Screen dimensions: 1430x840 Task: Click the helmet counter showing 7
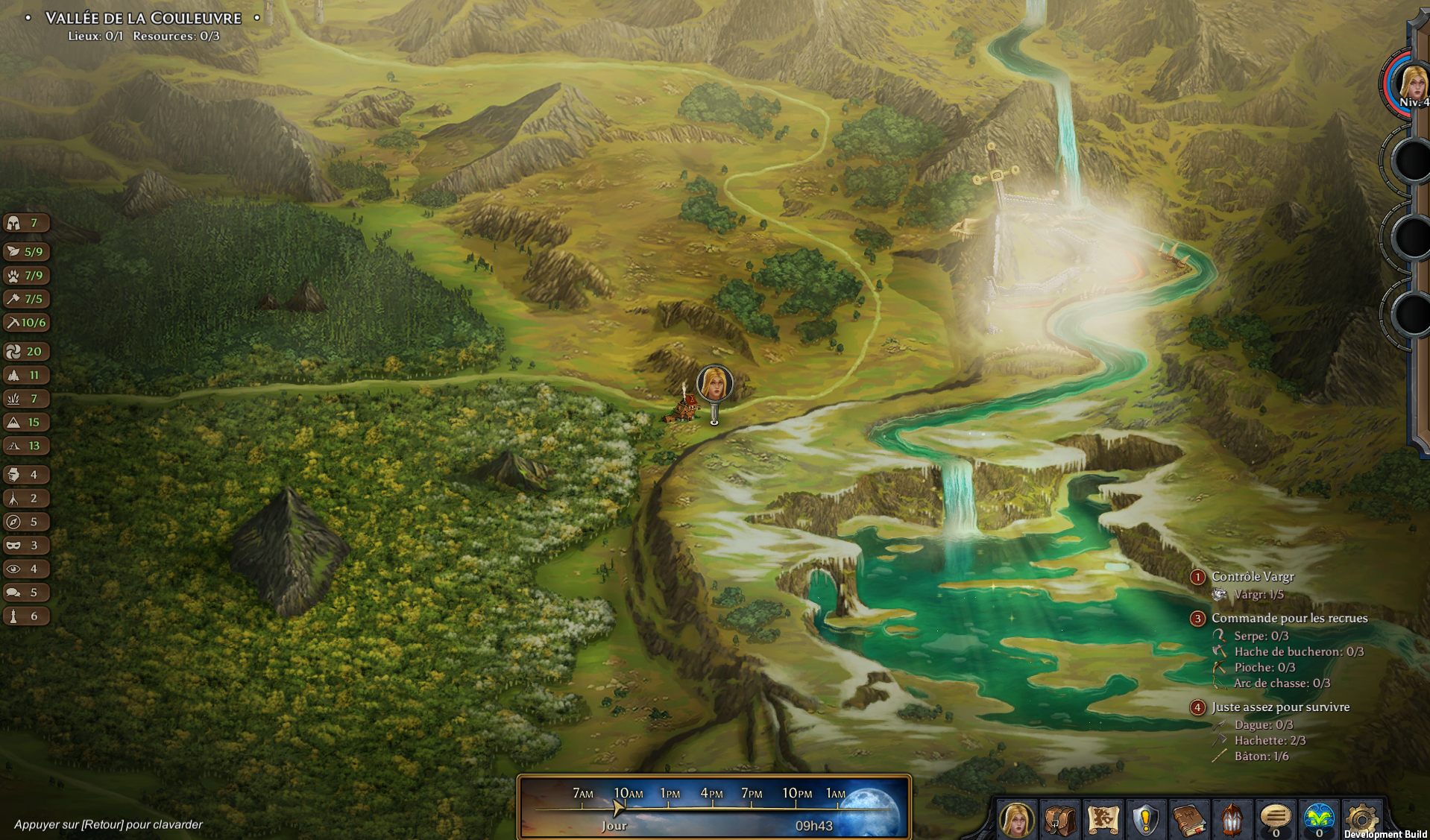click(26, 222)
